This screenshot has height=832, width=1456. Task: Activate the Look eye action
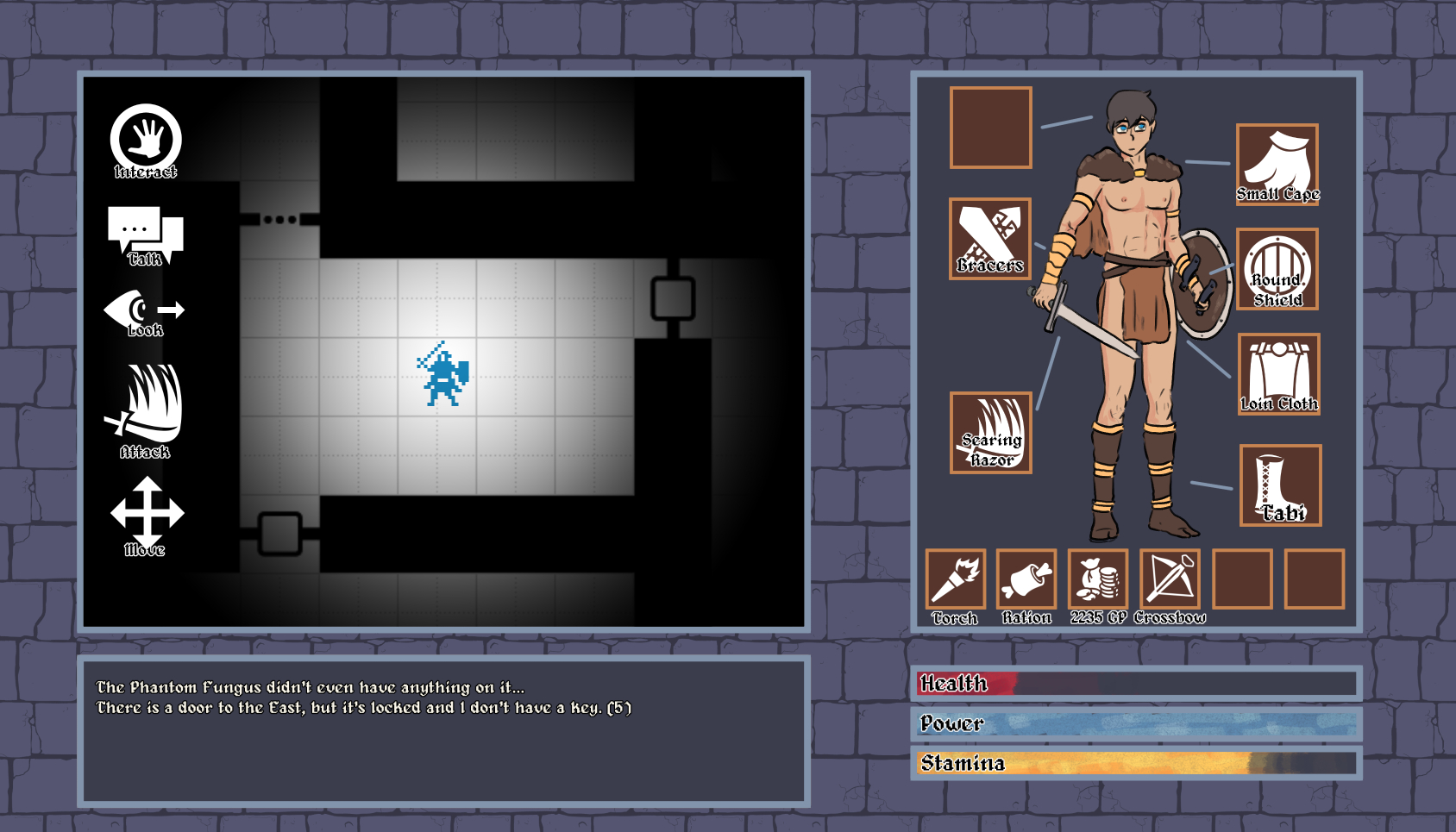click(x=144, y=312)
